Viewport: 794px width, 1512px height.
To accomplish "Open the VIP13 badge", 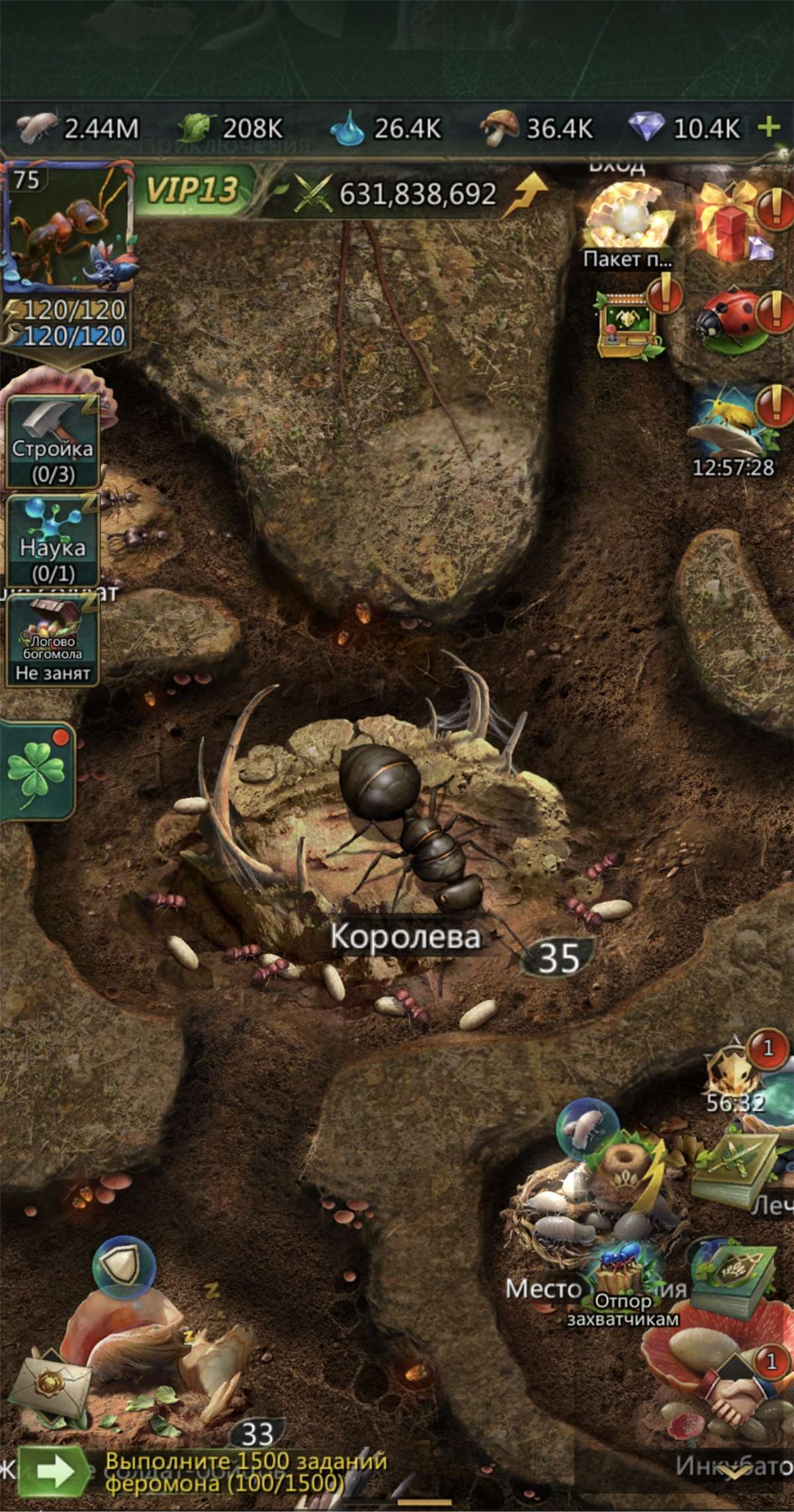I will pyautogui.click(x=193, y=191).
